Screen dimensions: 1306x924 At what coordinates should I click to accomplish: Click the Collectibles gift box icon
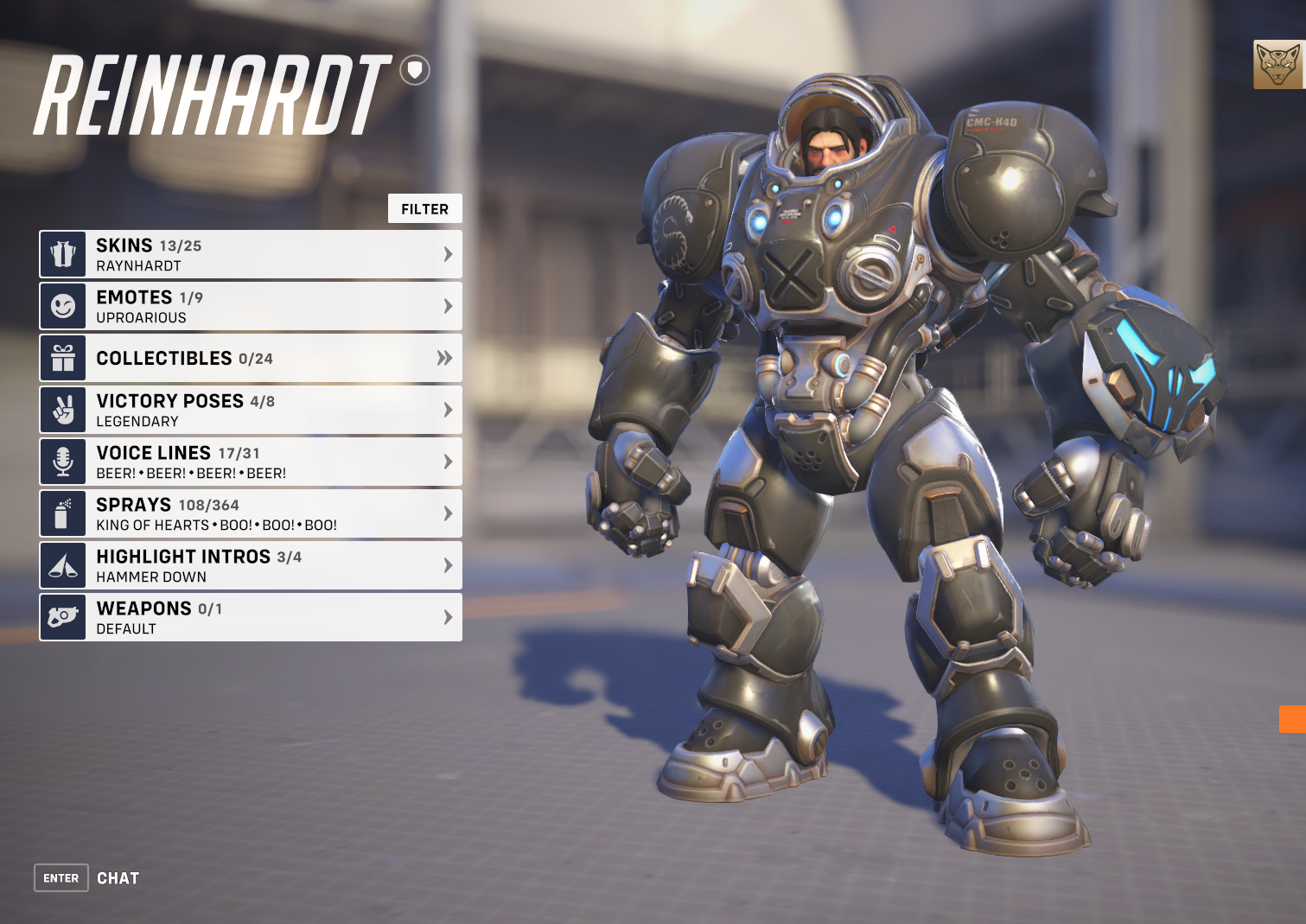[x=63, y=358]
